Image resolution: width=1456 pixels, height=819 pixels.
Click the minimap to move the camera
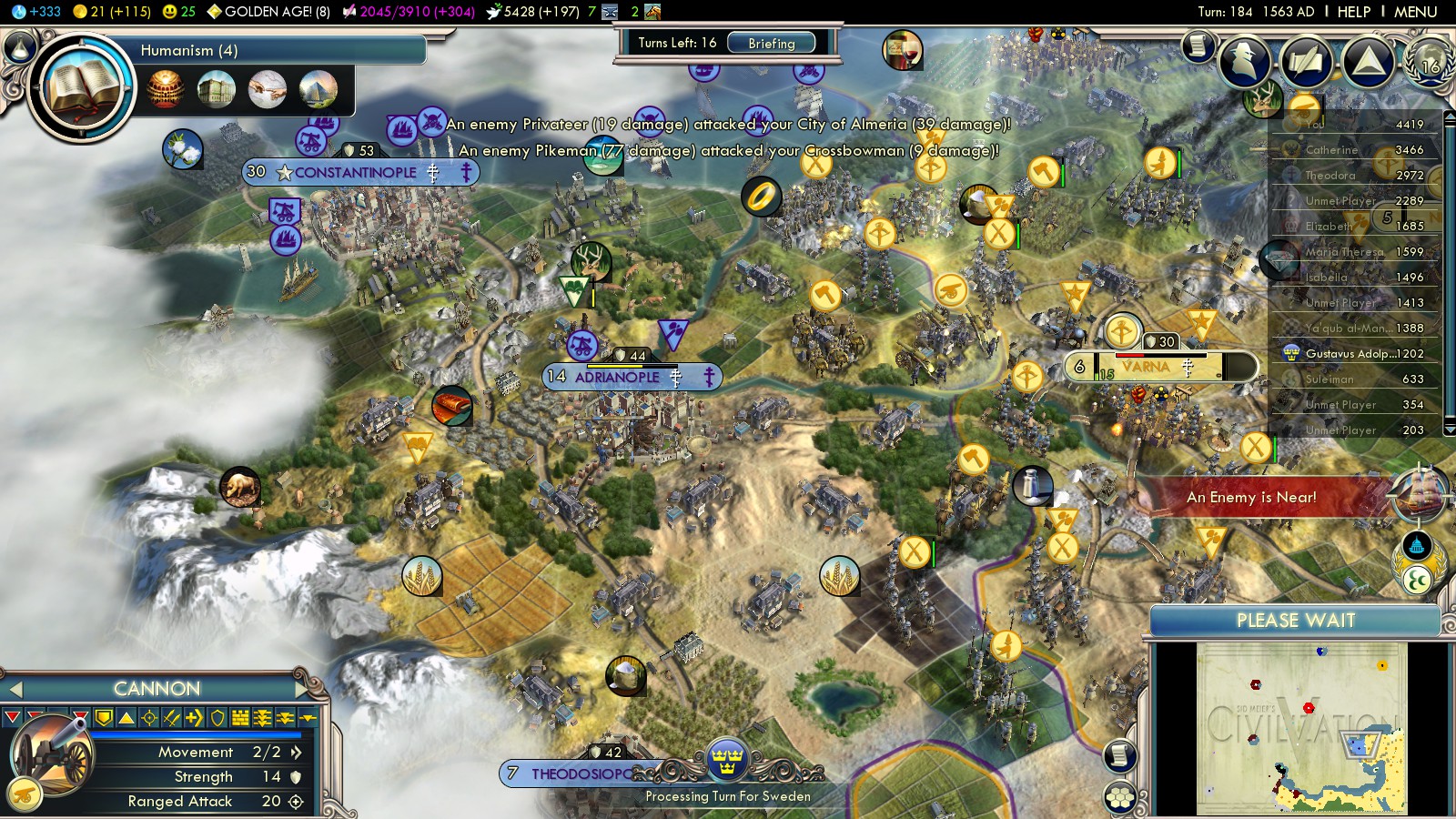click(x=1301, y=728)
